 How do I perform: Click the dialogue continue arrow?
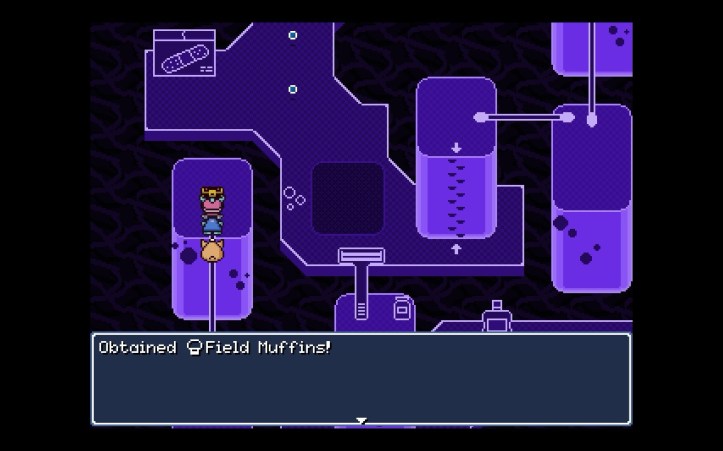click(x=361, y=420)
